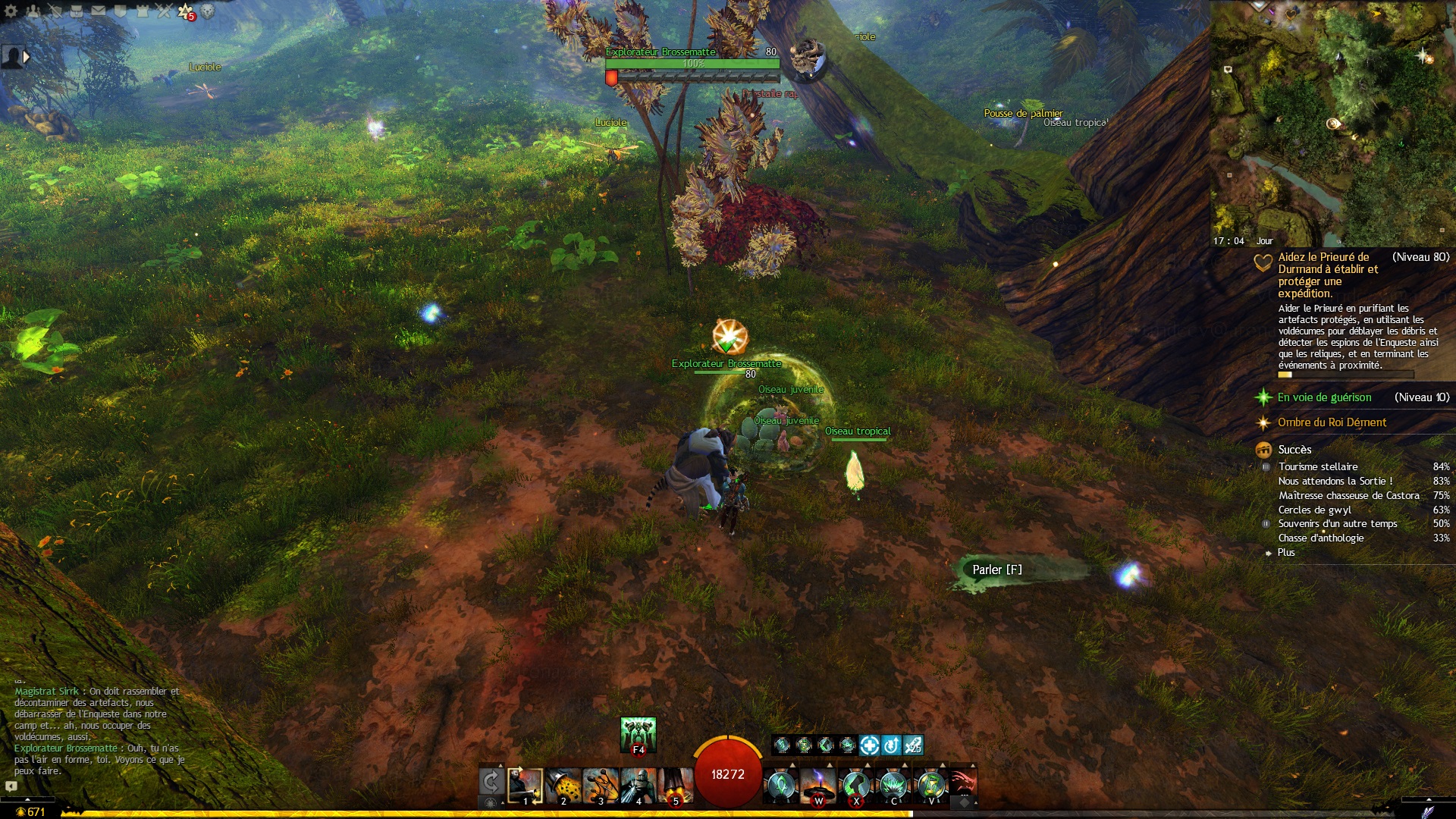
Task: Click the minimap
Action: pyautogui.click(x=1332, y=121)
